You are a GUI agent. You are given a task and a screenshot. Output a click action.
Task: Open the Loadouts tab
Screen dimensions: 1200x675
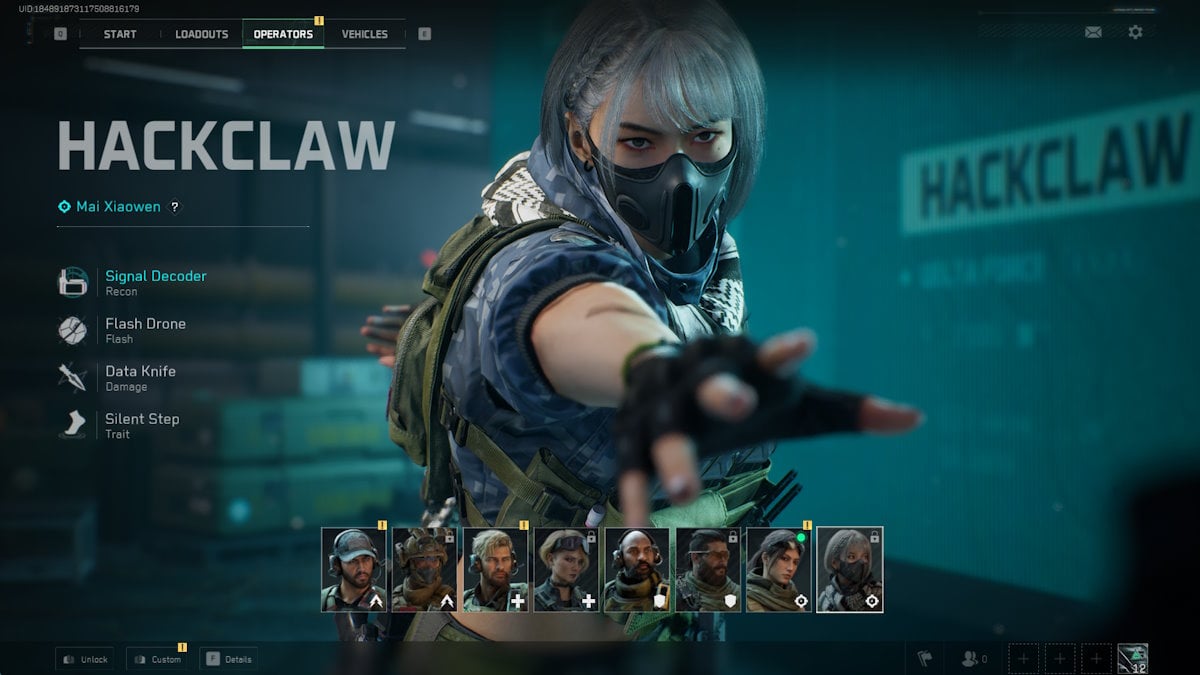(x=201, y=34)
